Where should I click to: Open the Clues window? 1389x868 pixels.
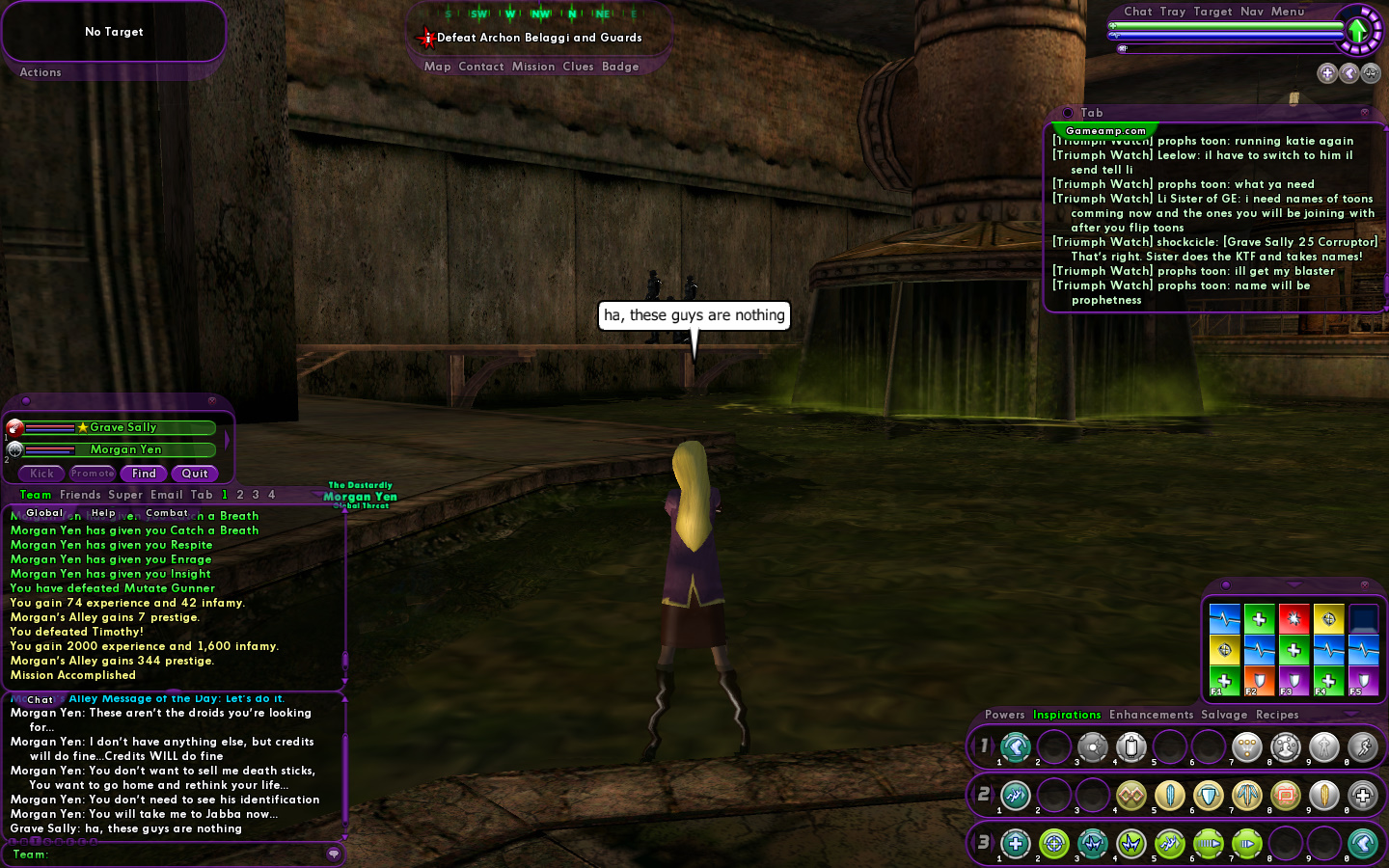click(578, 67)
